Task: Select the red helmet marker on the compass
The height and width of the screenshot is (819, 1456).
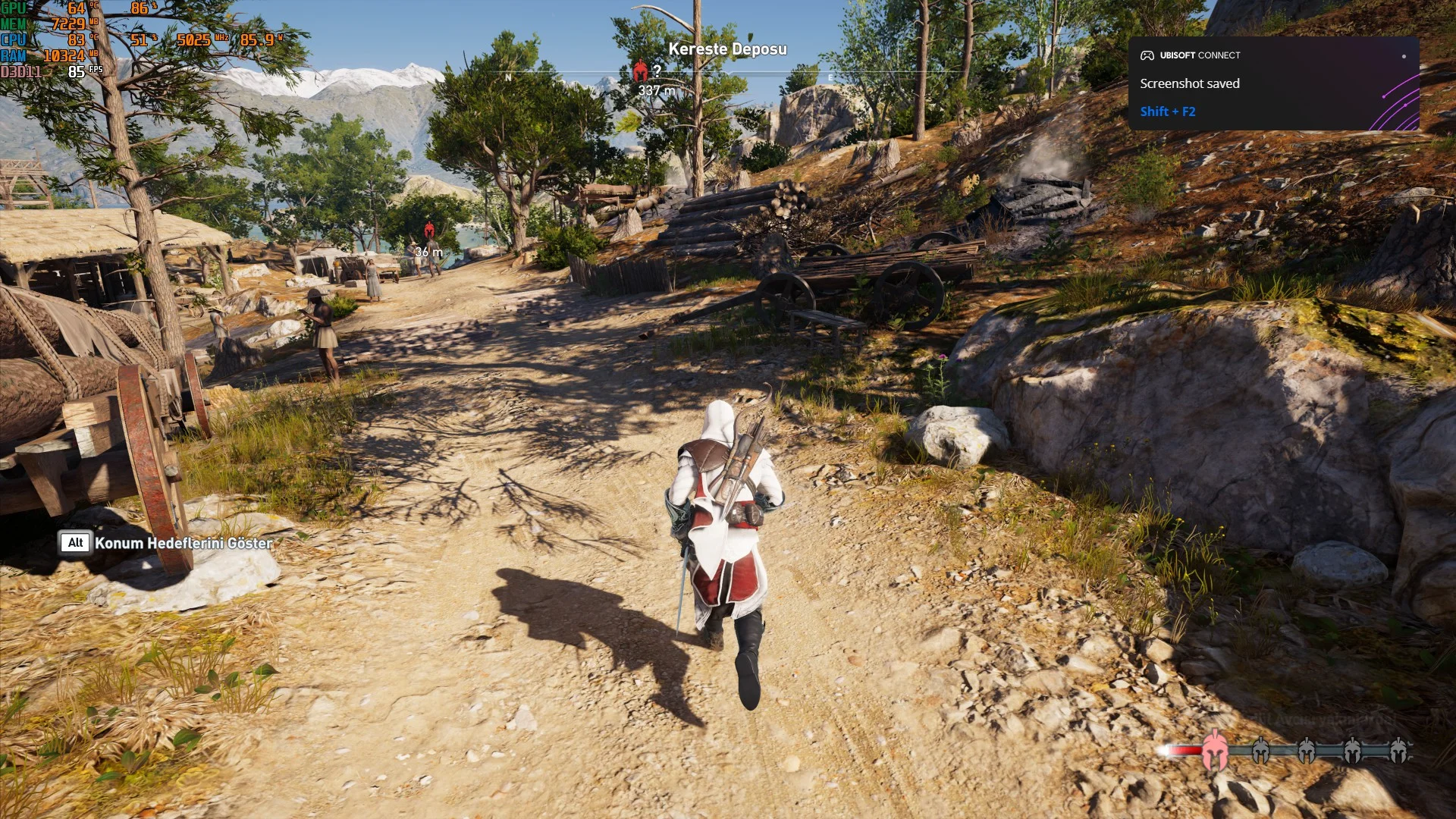Action: click(641, 72)
